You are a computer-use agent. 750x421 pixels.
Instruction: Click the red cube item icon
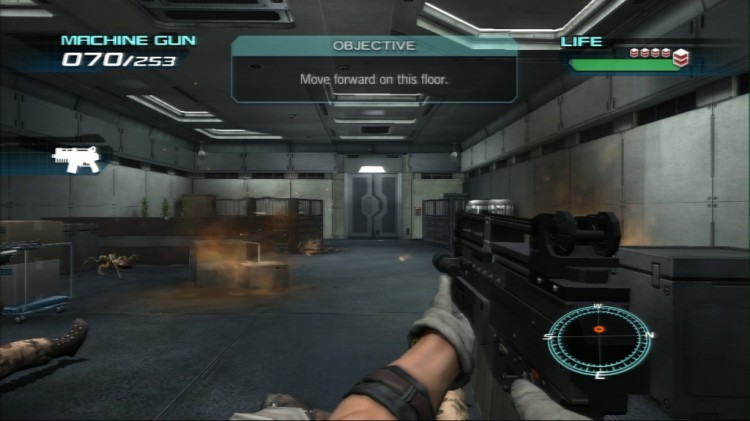680,58
